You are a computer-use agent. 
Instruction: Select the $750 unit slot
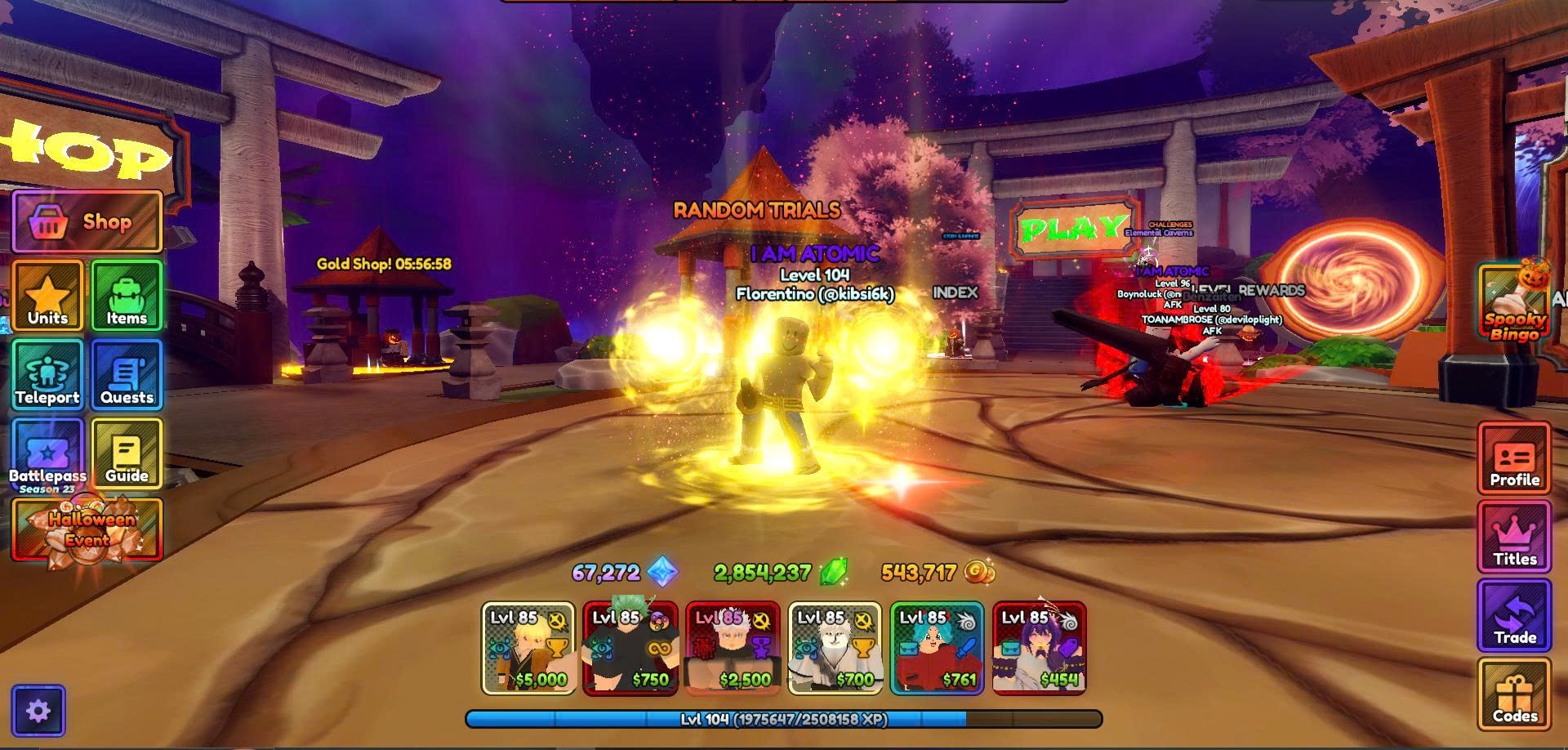[630, 649]
